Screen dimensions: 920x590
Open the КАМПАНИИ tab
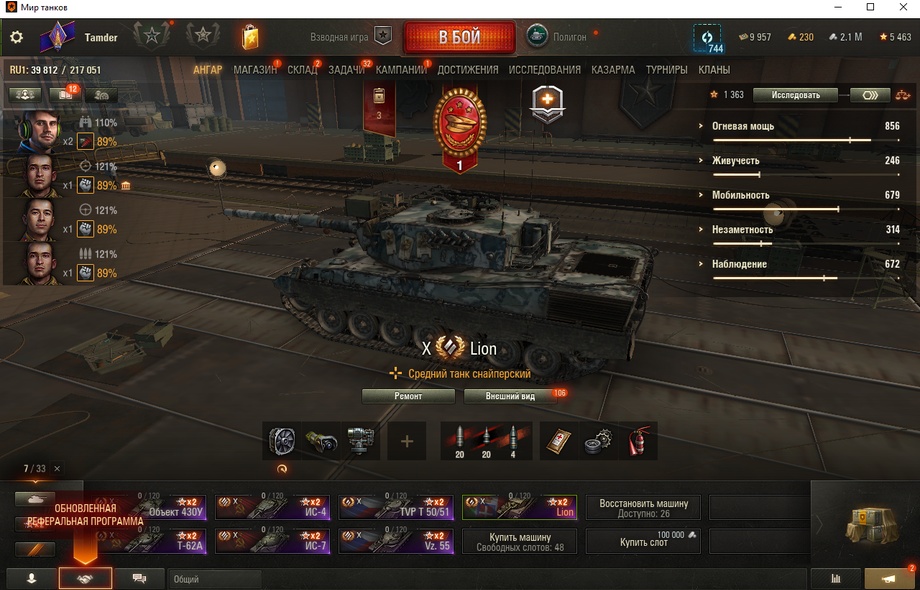point(401,70)
